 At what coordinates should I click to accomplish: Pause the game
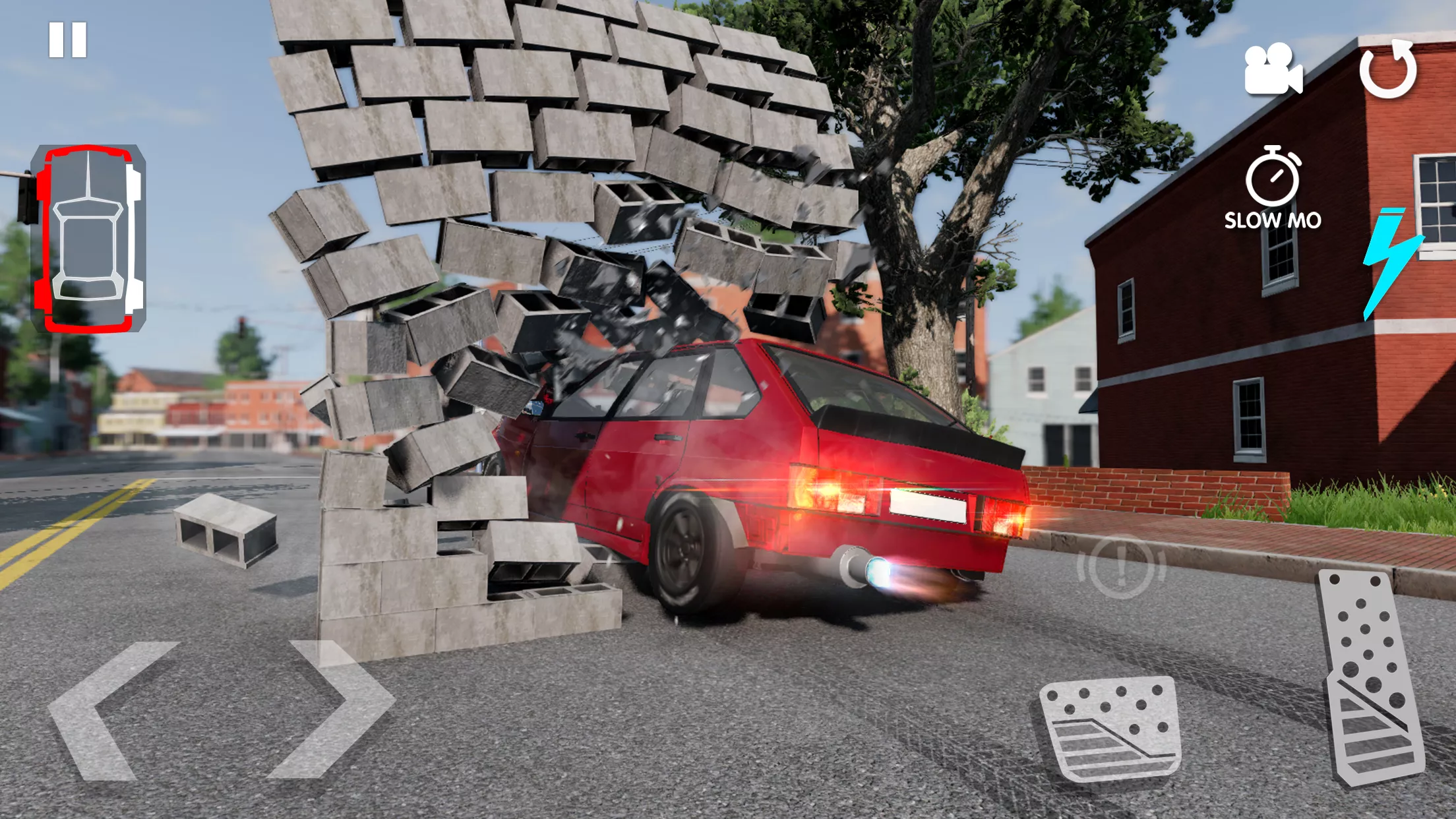pyautogui.click(x=68, y=40)
